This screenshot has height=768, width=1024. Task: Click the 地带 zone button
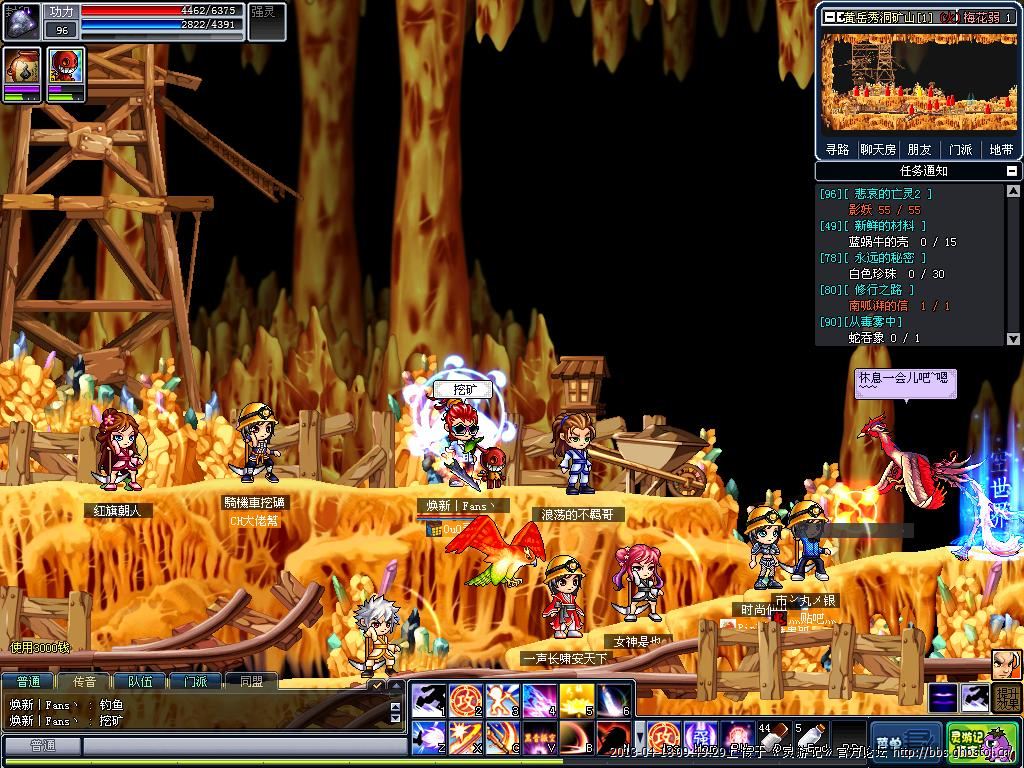(x=1001, y=150)
